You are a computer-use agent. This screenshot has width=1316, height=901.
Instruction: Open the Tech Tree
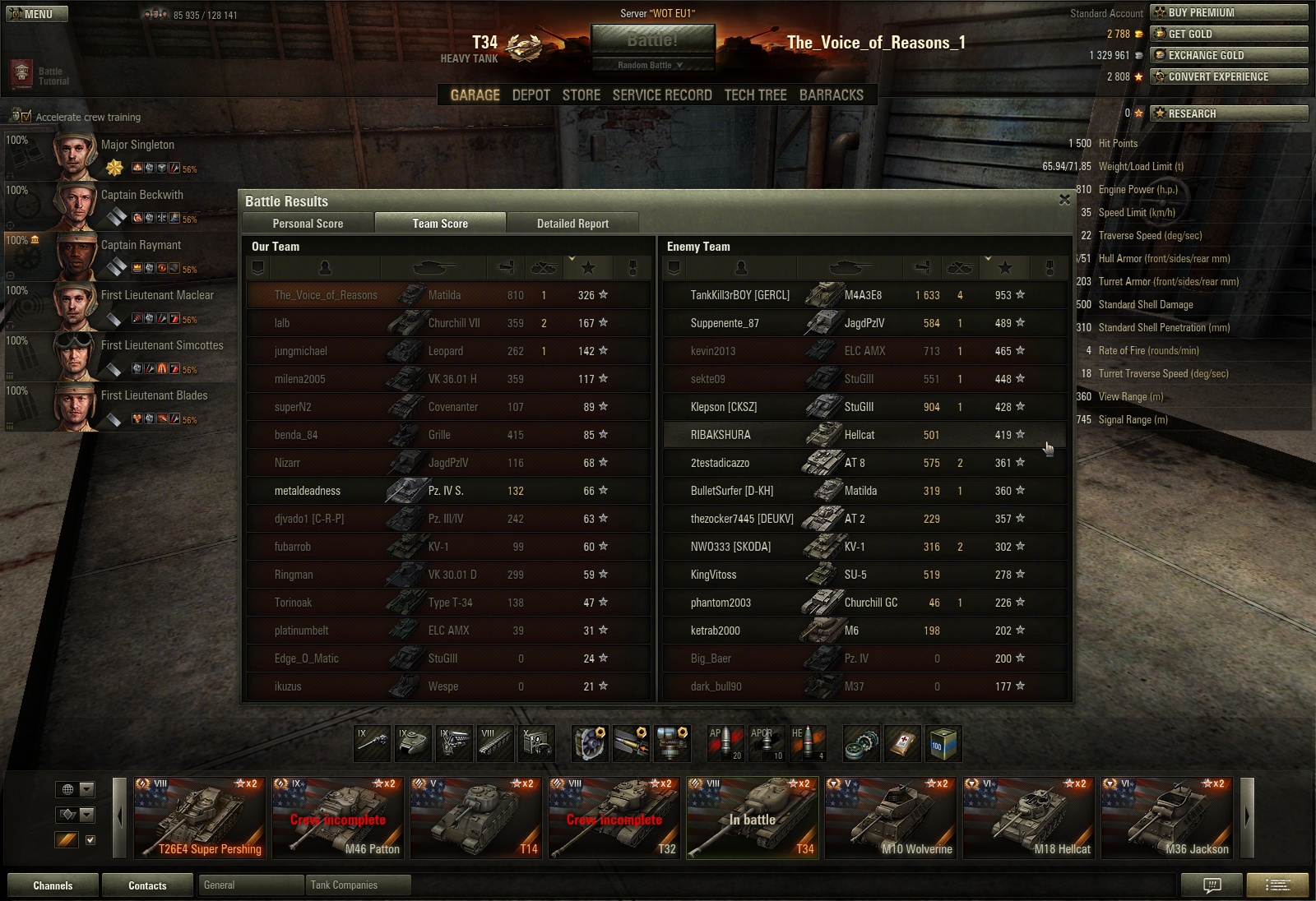point(755,95)
